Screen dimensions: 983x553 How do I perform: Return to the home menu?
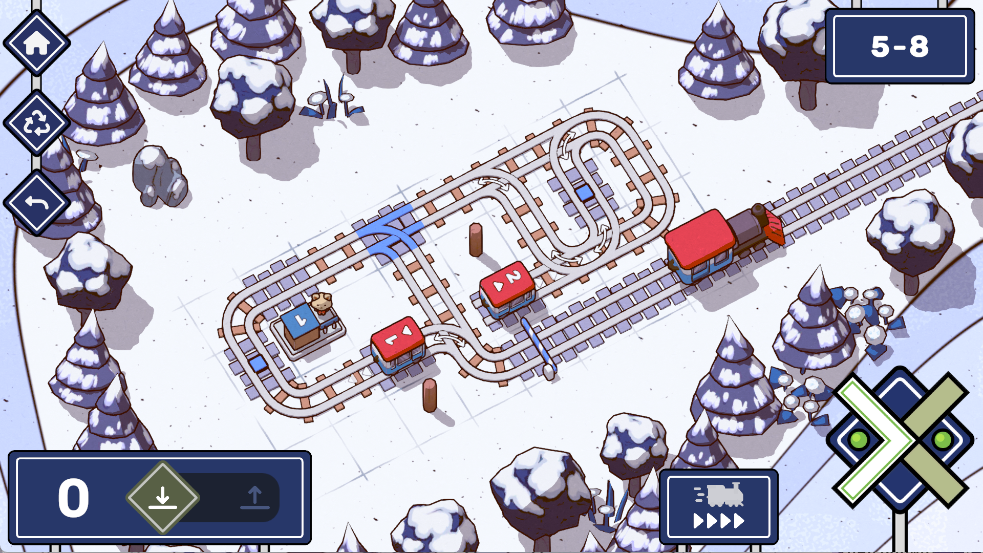coord(36,43)
